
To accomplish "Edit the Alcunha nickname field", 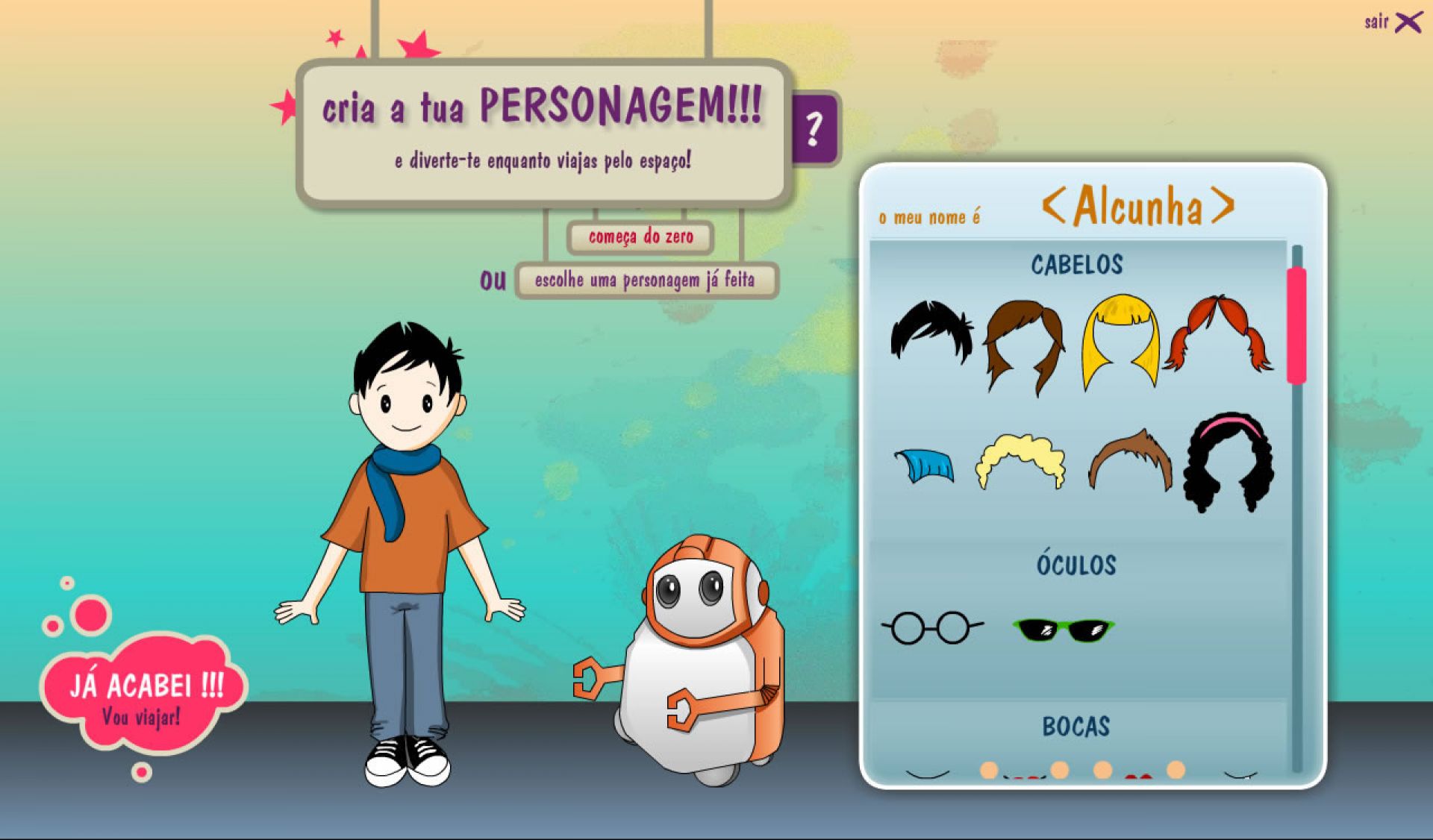I will [1138, 206].
